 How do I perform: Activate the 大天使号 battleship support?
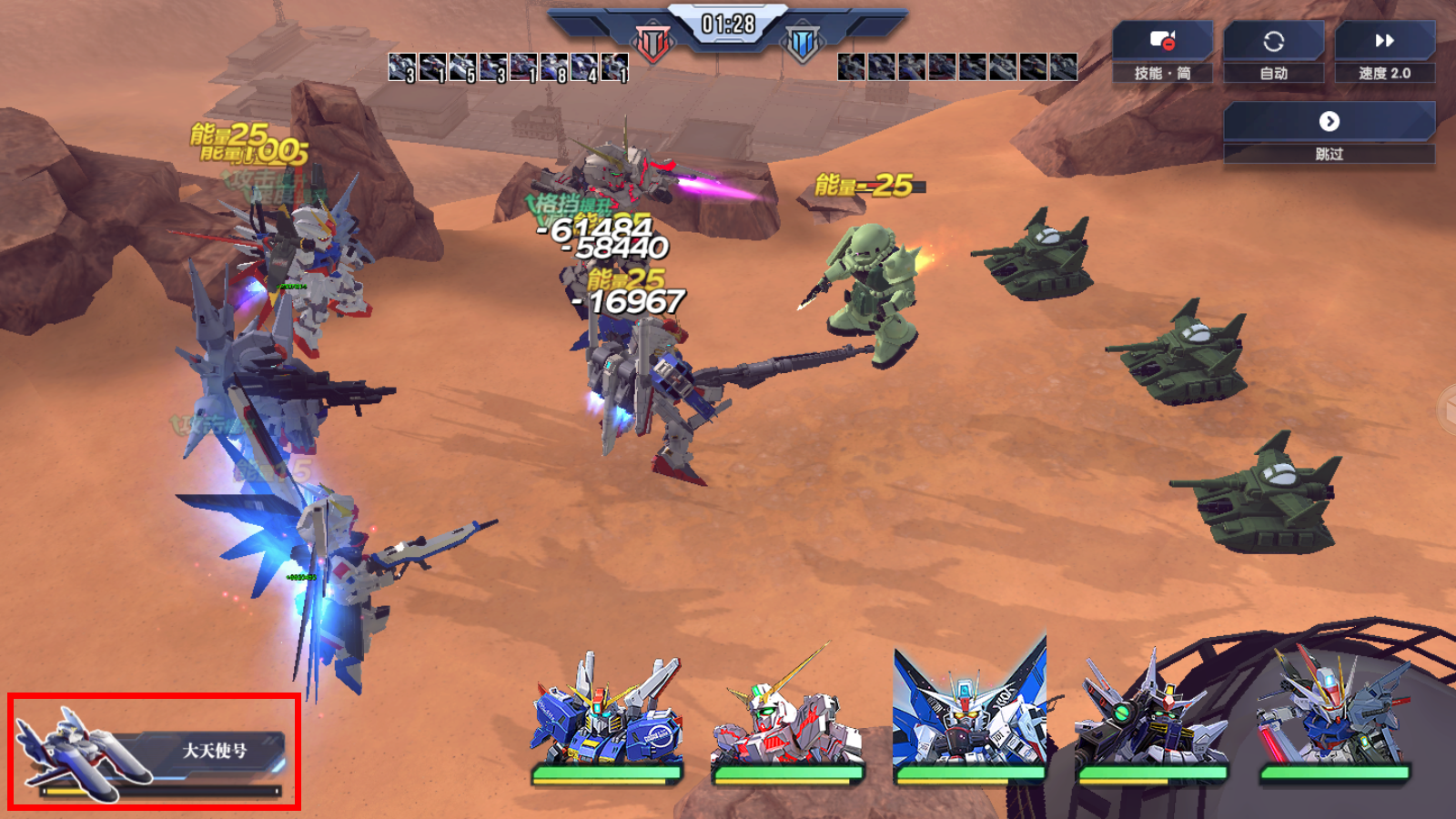154,752
